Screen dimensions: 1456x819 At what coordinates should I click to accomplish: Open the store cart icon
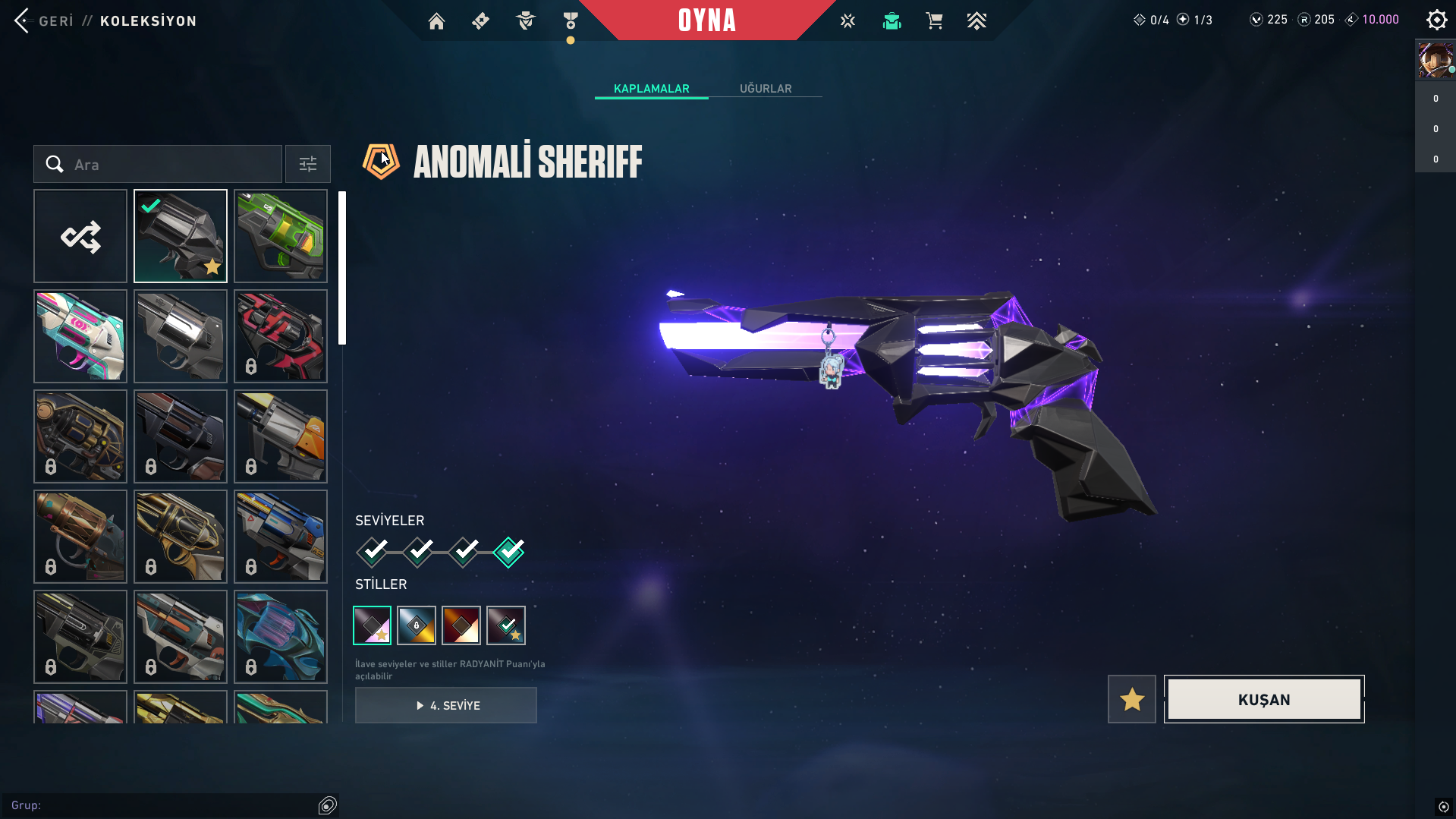click(x=934, y=21)
